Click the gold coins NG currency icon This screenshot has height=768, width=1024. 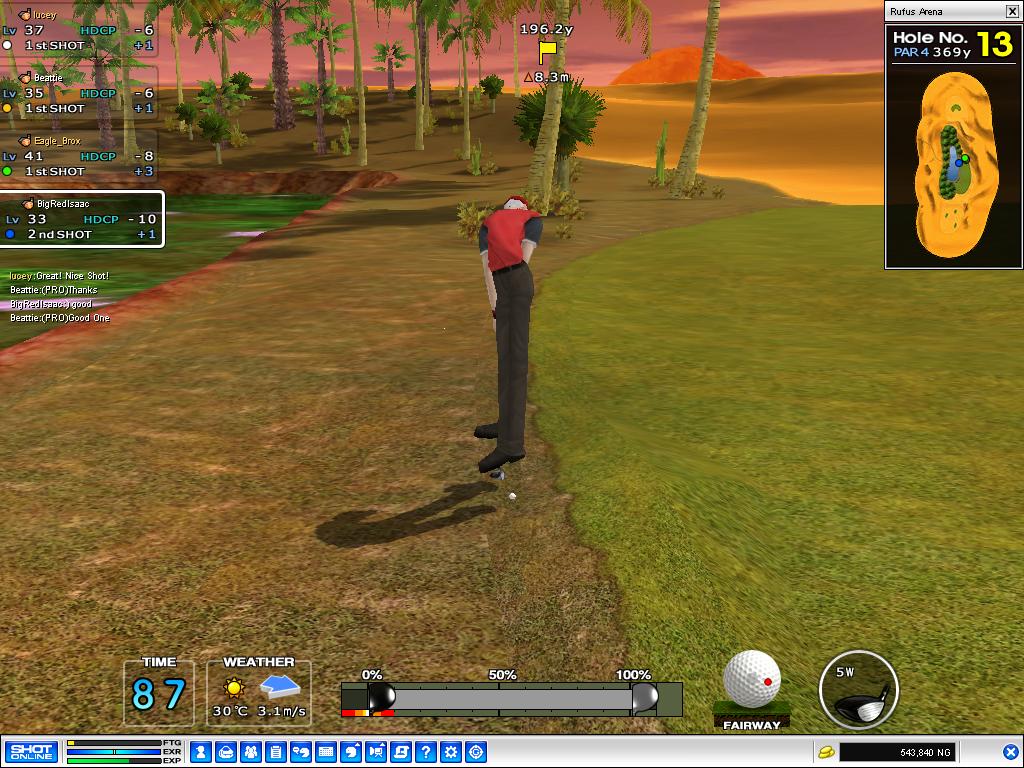(x=826, y=752)
